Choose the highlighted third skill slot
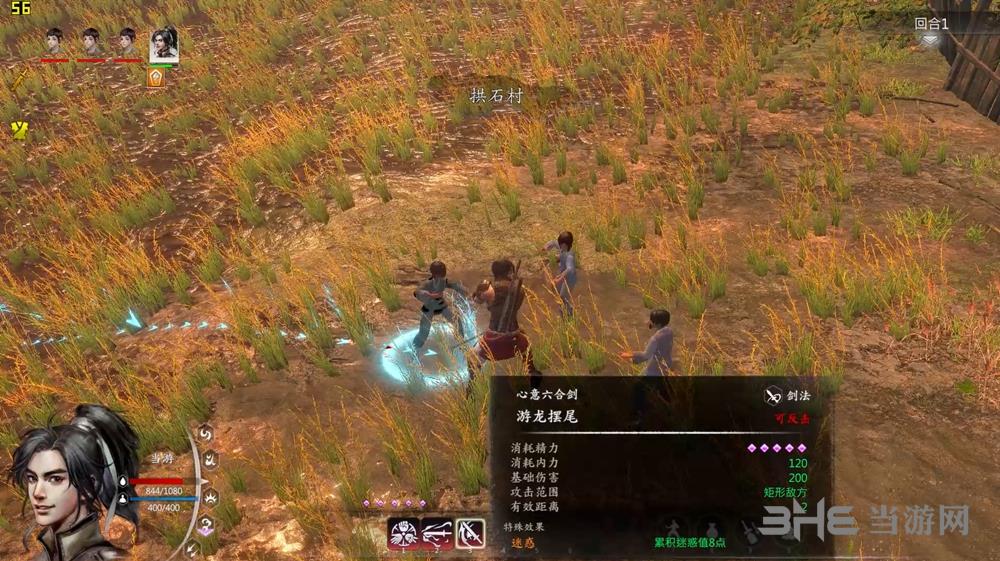This screenshot has width=1000, height=561. pyautogui.click(x=470, y=533)
